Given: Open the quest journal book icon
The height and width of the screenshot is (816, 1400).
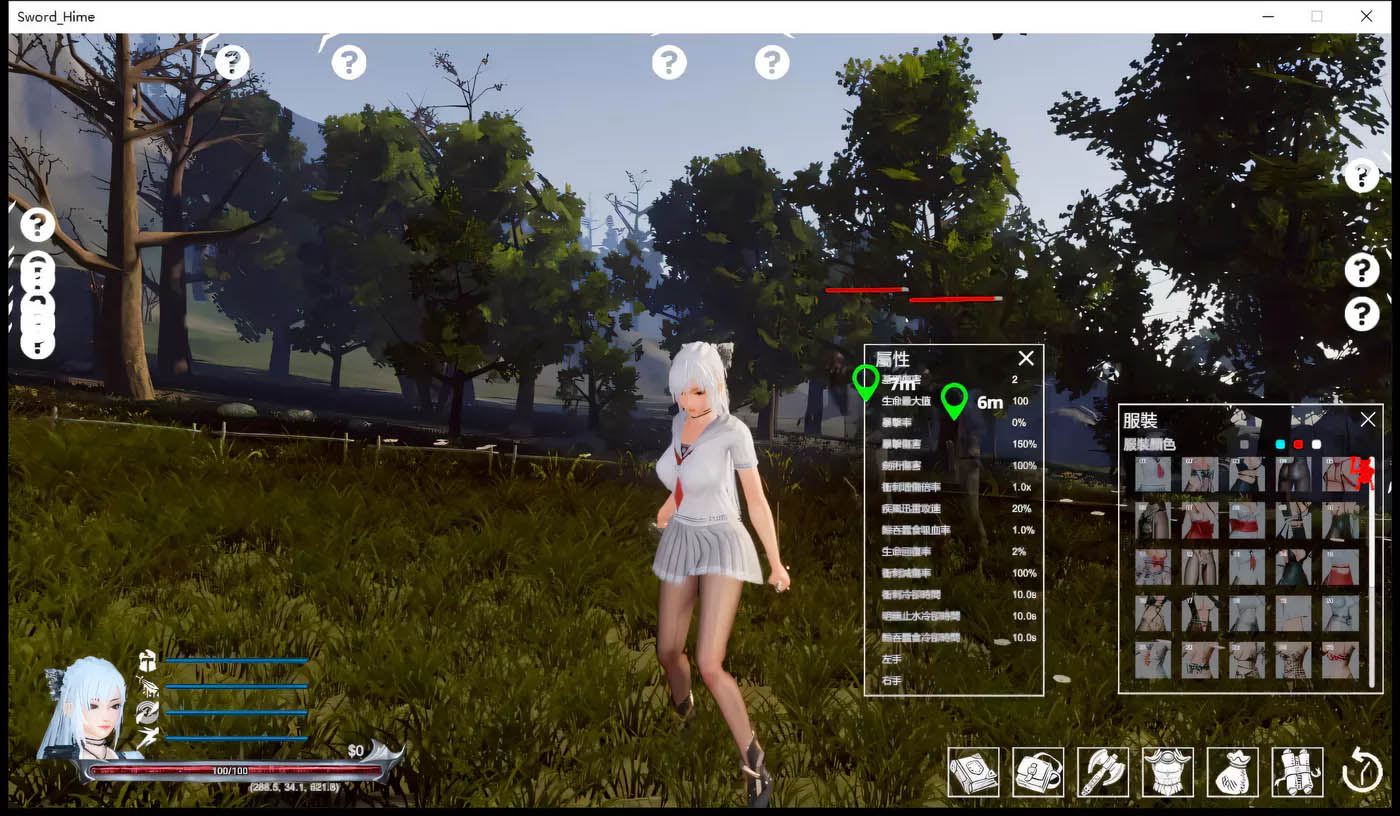Looking at the screenshot, I should pos(973,771).
